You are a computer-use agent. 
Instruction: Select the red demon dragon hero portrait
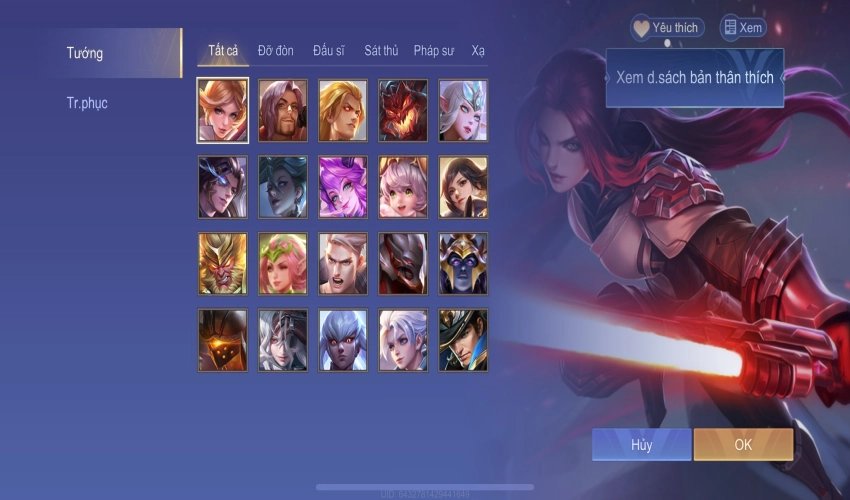pyautogui.click(x=403, y=110)
